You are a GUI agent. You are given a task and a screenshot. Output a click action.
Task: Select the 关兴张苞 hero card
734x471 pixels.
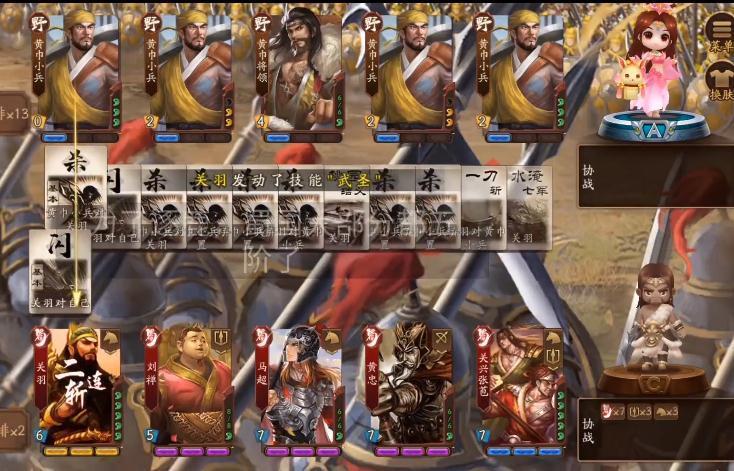[520, 387]
